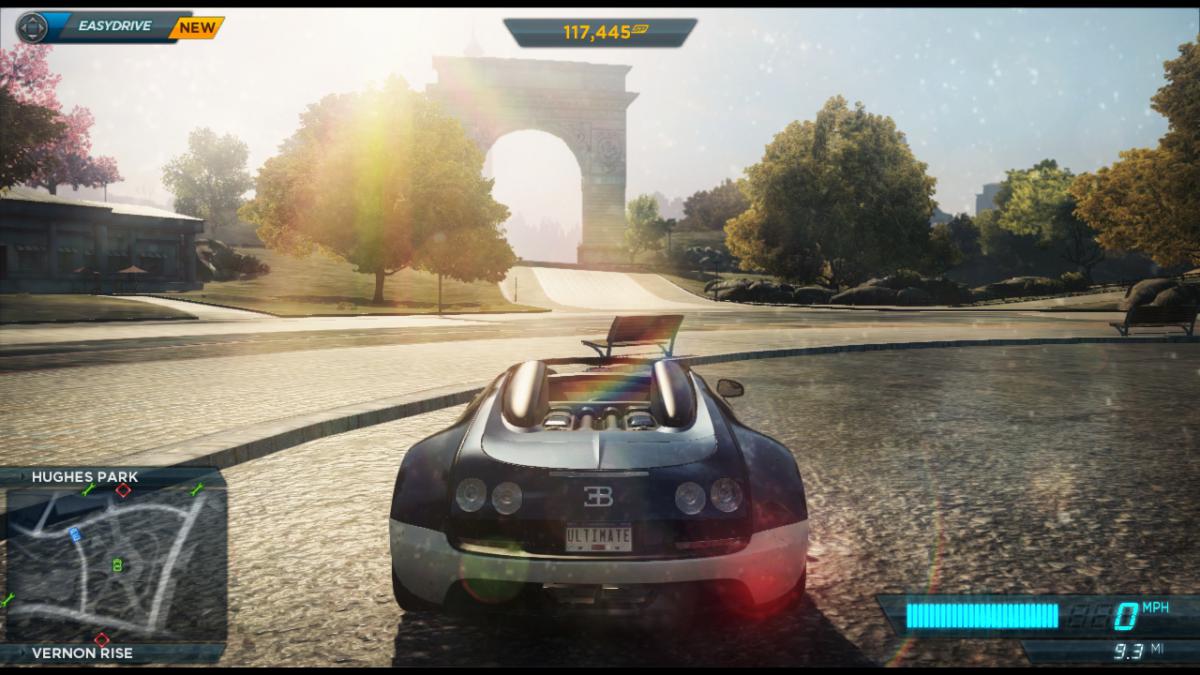This screenshot has height=675, width=1200.
Task: Choose the red diamond marker beside Hughes Park
Action: pyautogui.click(x=123, y=490)
